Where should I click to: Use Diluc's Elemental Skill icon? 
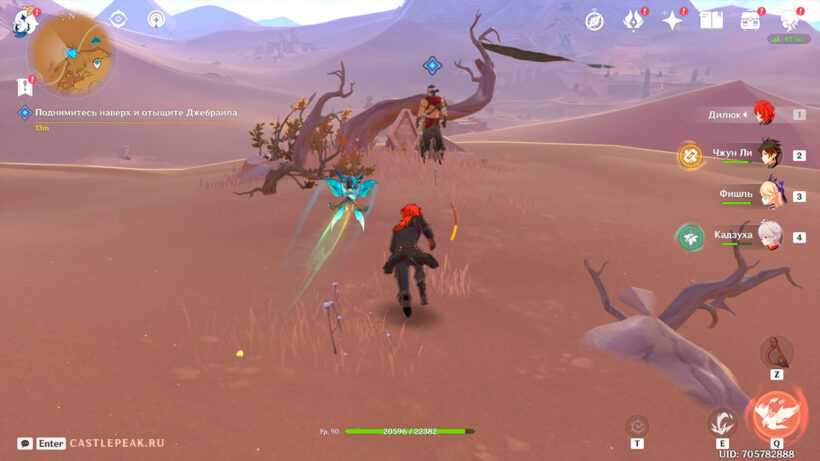coord(721,423)
